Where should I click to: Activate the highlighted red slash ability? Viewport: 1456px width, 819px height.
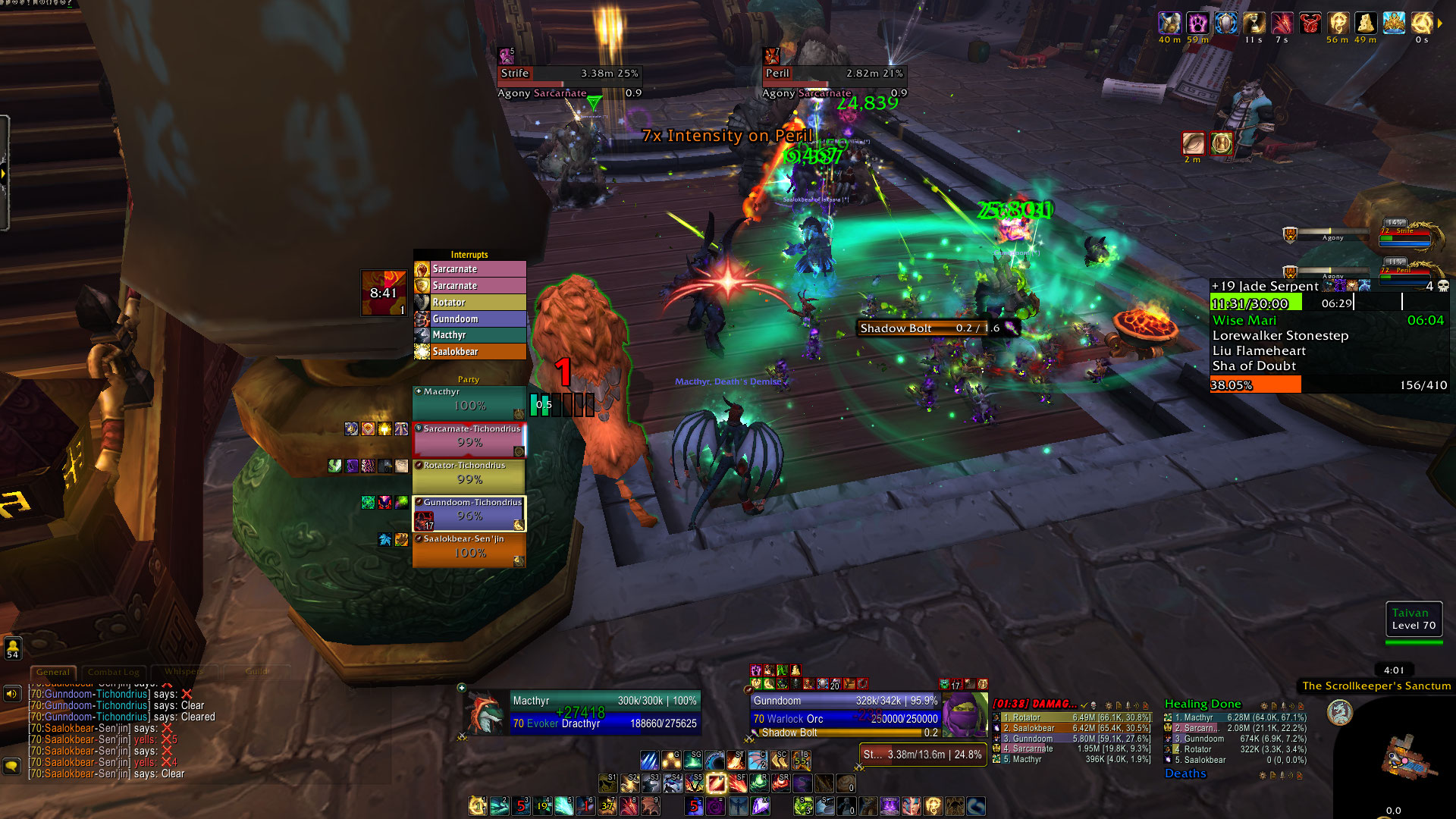point(716,783)
